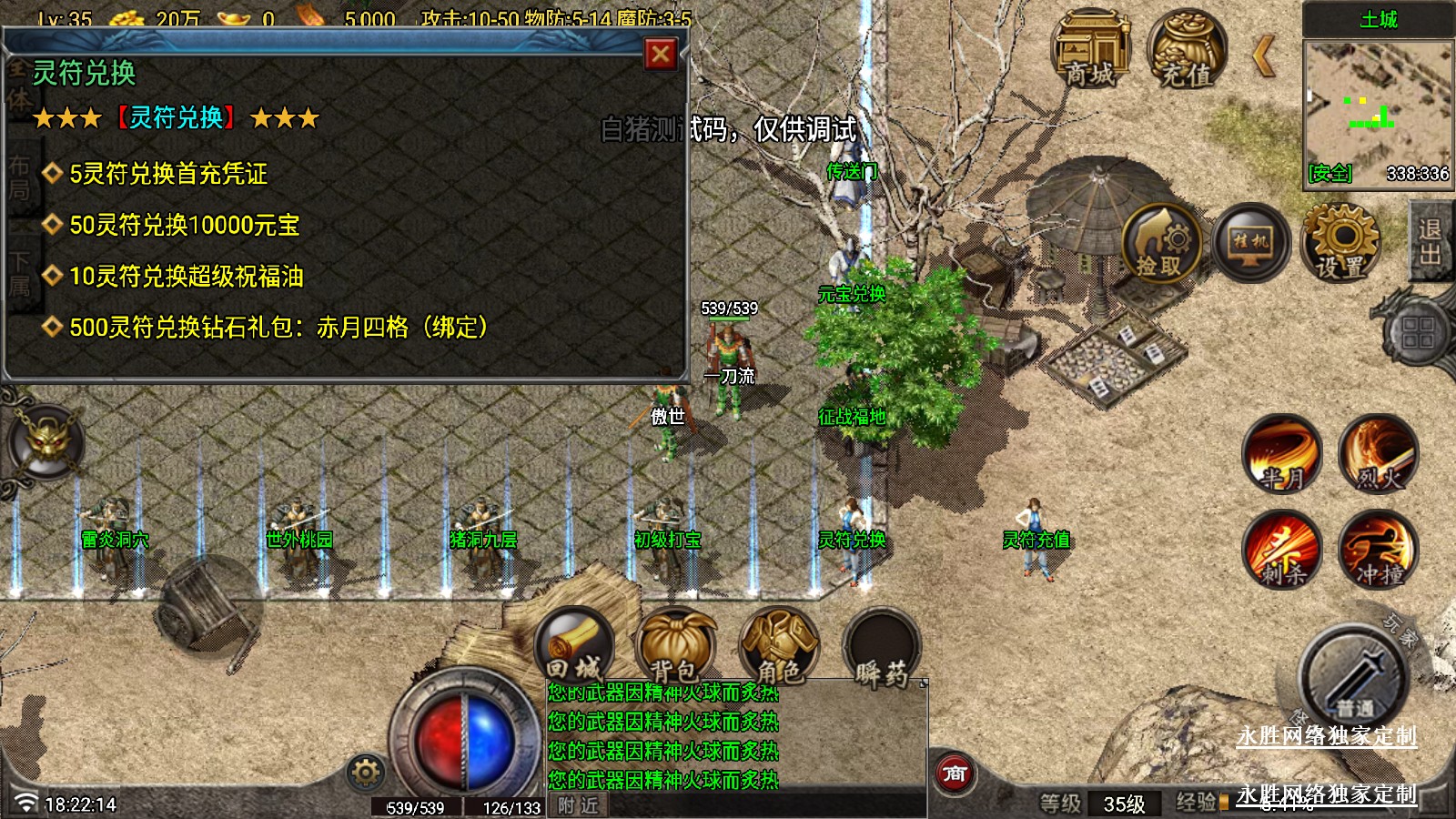Click the 退出 exit button
1456x819 pixels.
1431,241
